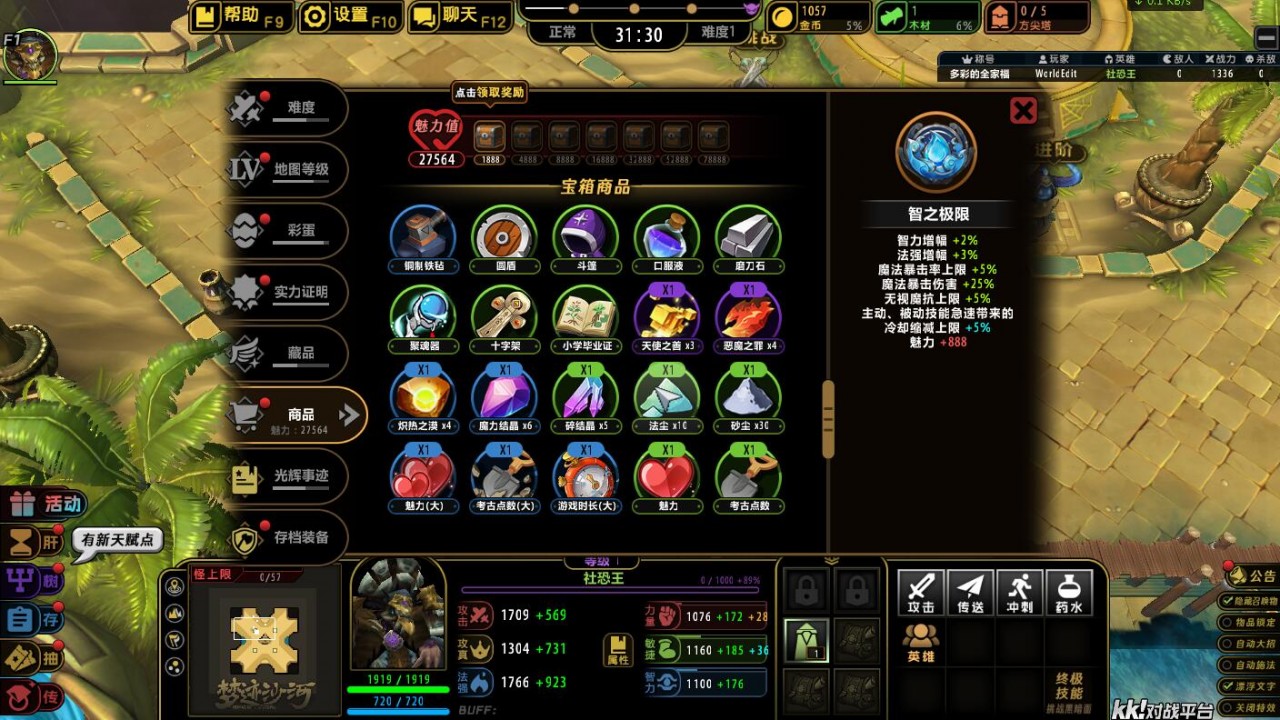This screenshot has height=720, width=1280.
Task: Pick the 小学毕业证 book item
Action: tap(585, 314)
